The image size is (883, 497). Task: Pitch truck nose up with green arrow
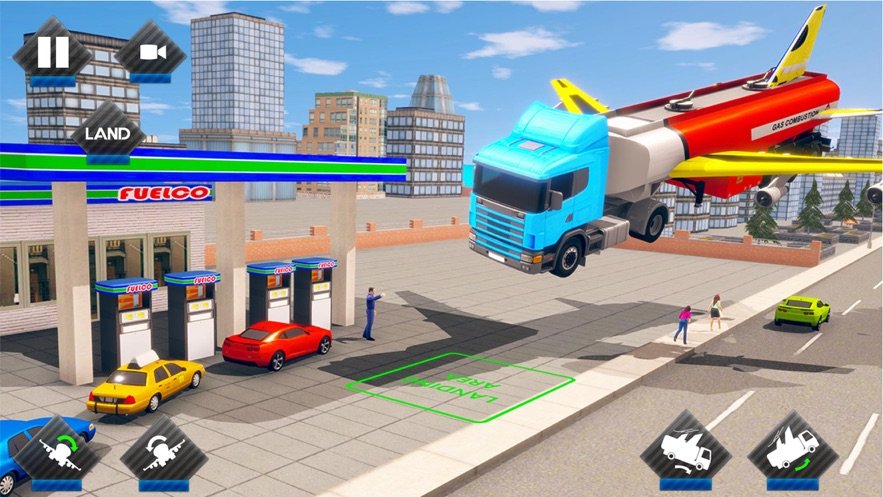pos(792,450)
